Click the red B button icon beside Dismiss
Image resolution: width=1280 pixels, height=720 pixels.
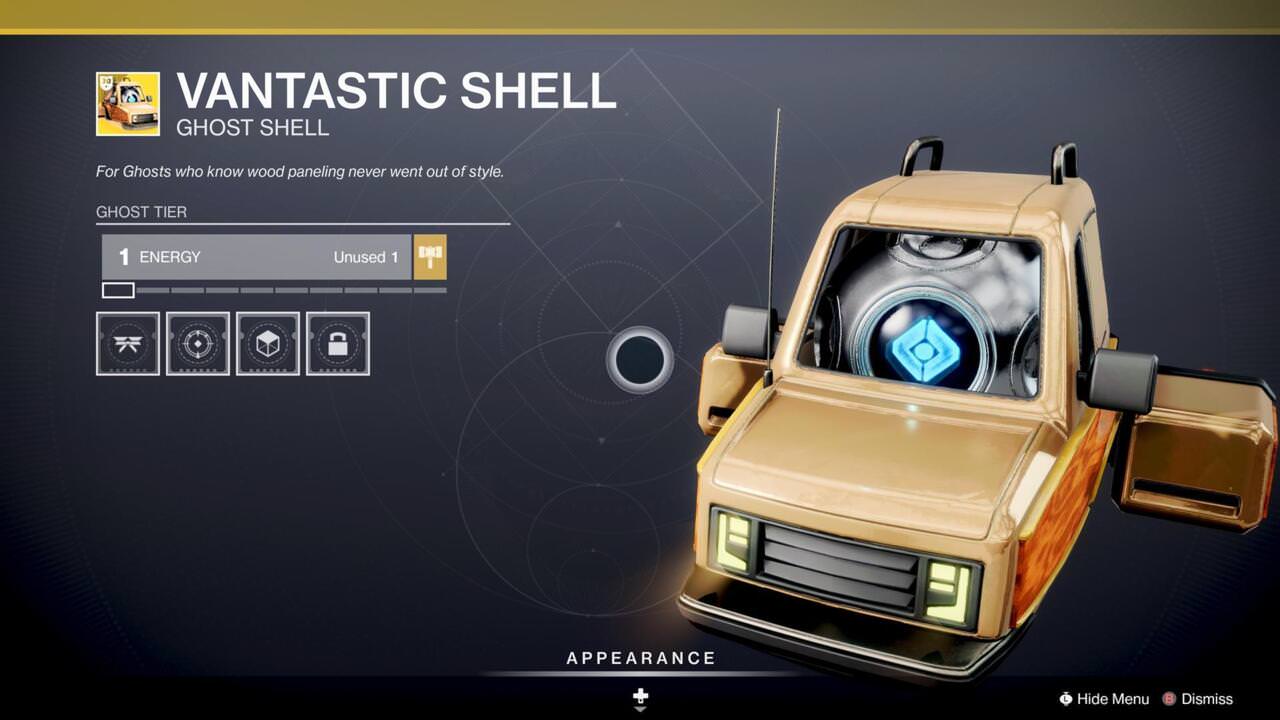click(x=1167, y=699)
